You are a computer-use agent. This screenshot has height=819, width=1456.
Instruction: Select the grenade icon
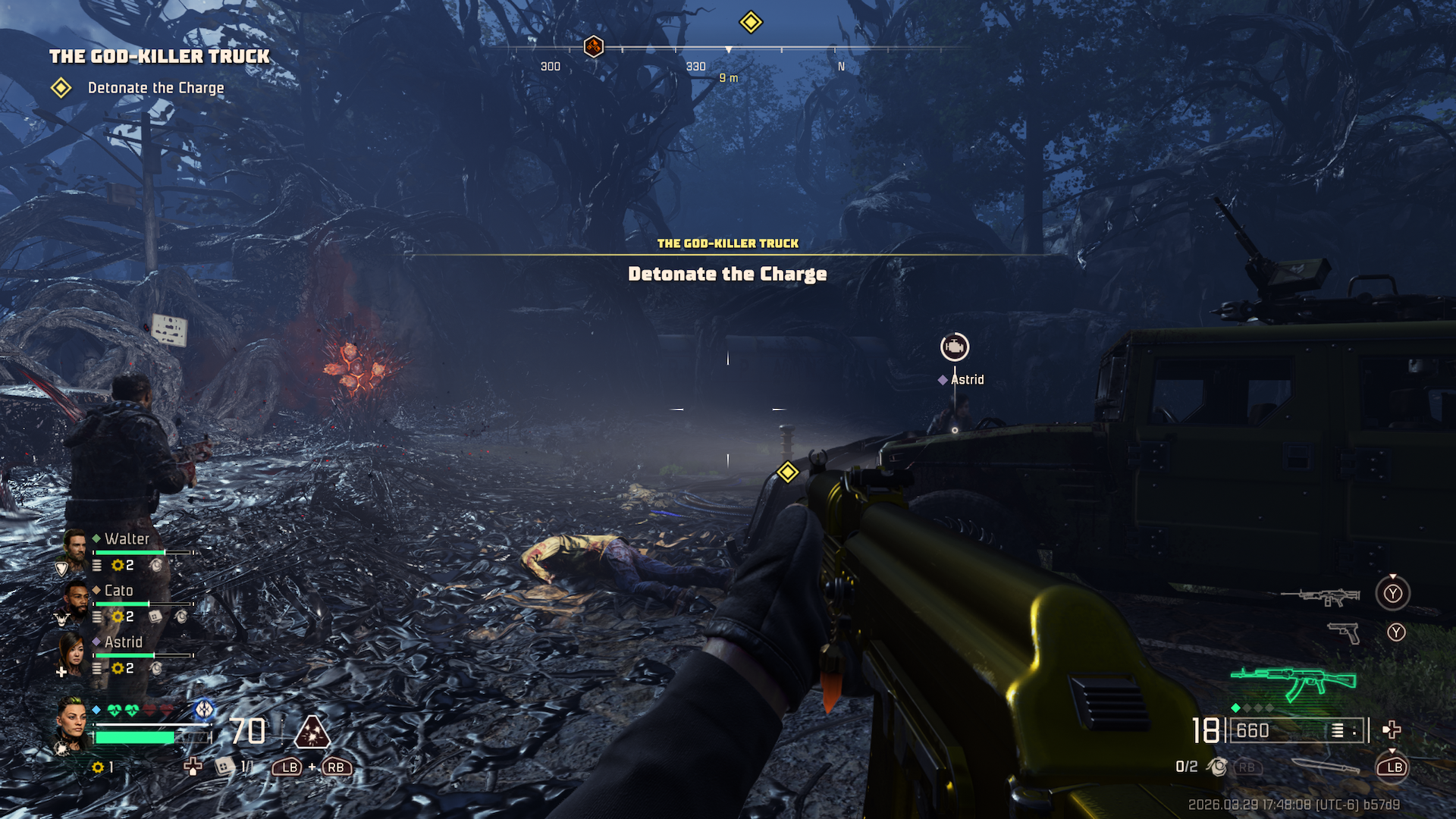pos(1218,767)
